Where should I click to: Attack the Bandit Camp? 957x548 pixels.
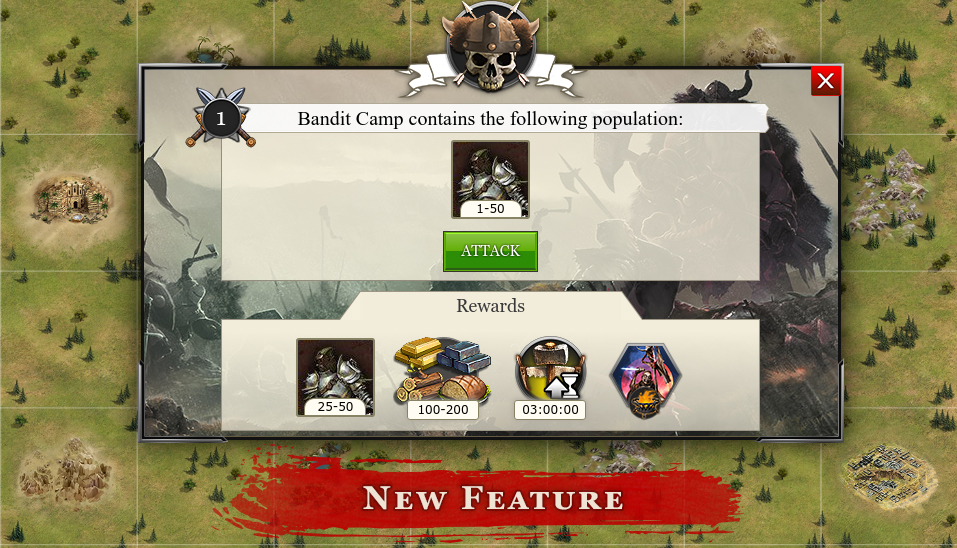coord(490,251)
